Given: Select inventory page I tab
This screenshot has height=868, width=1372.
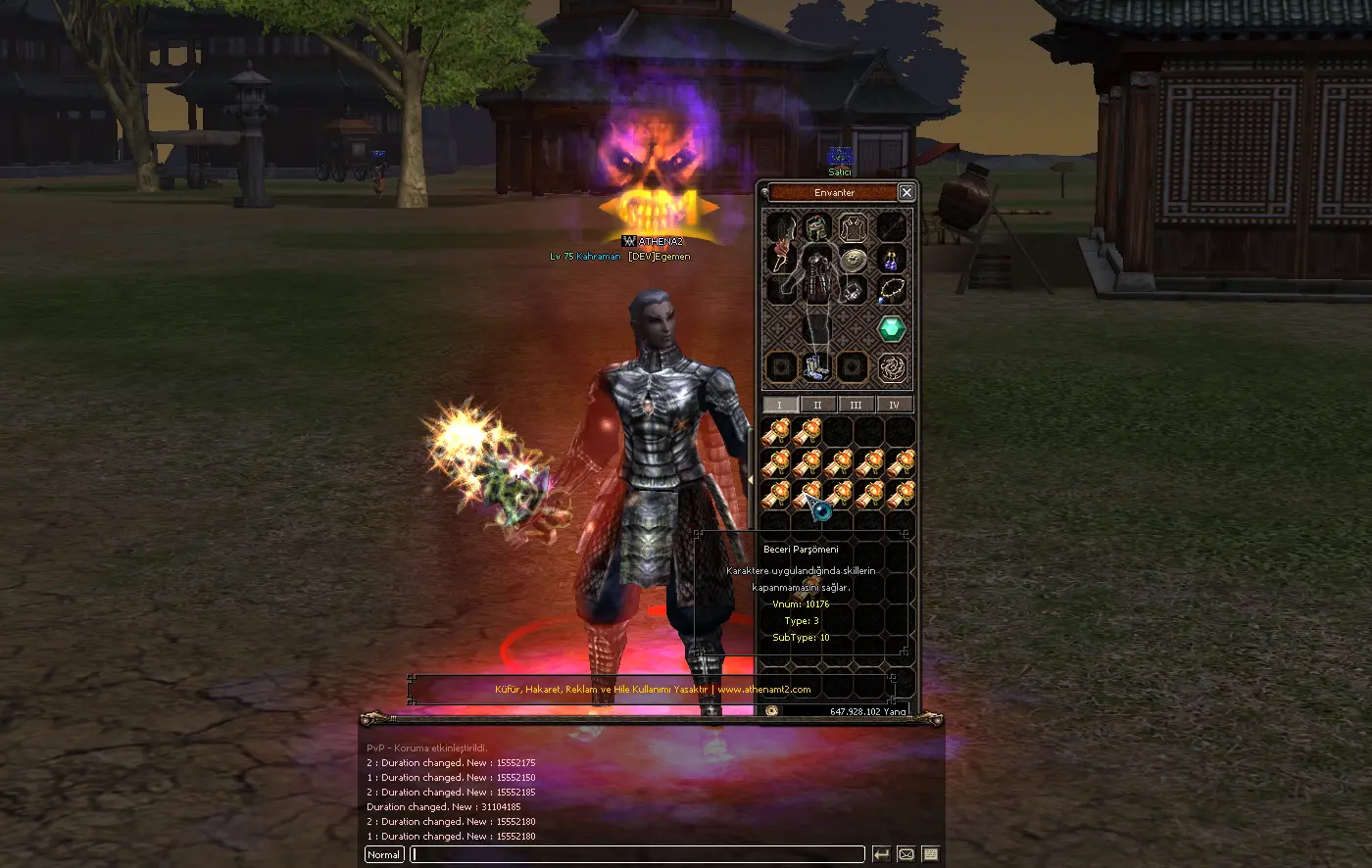Looking at the screenshot, I should point(780,405).
